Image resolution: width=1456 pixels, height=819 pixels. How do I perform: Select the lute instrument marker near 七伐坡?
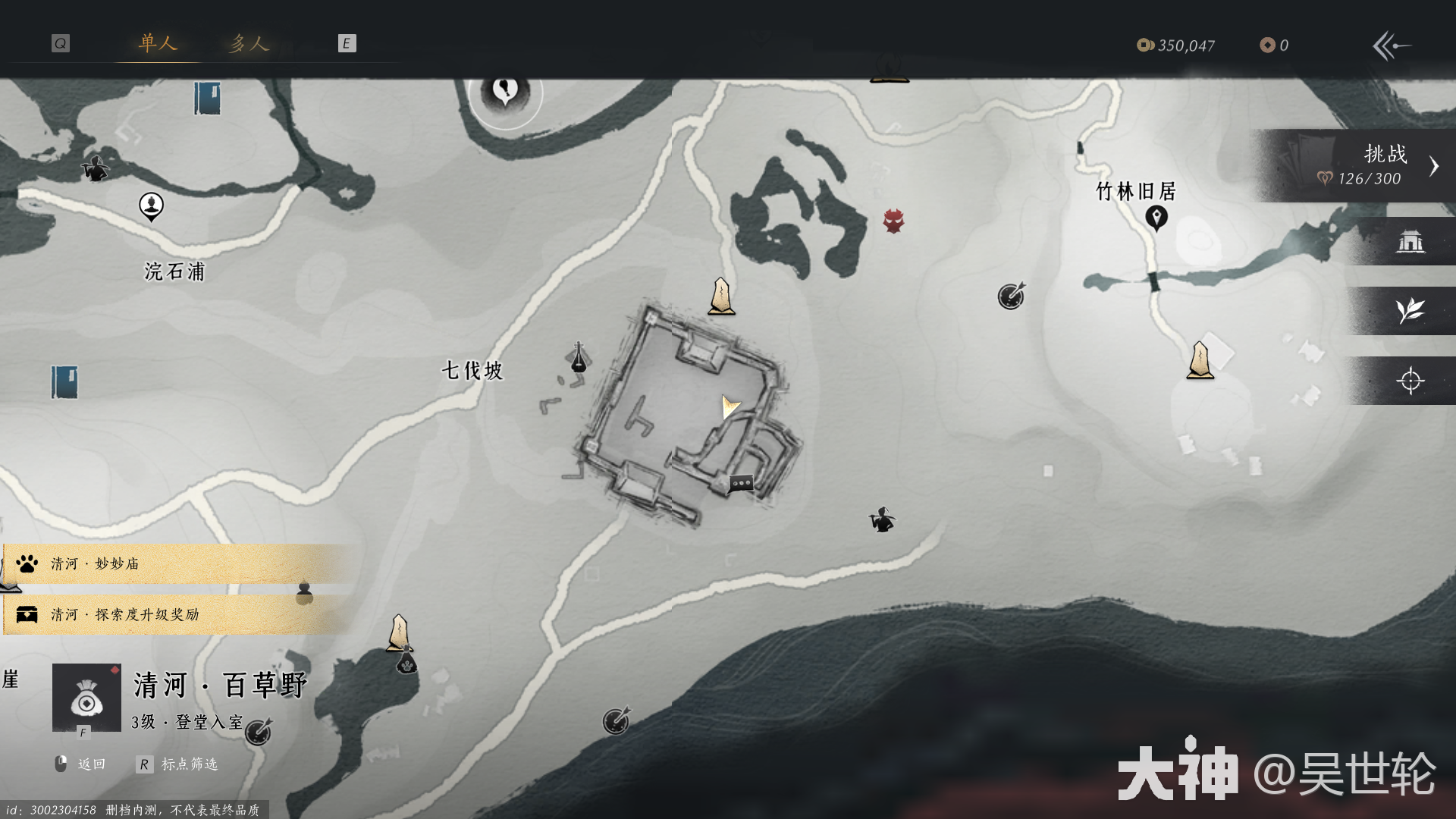578,357
